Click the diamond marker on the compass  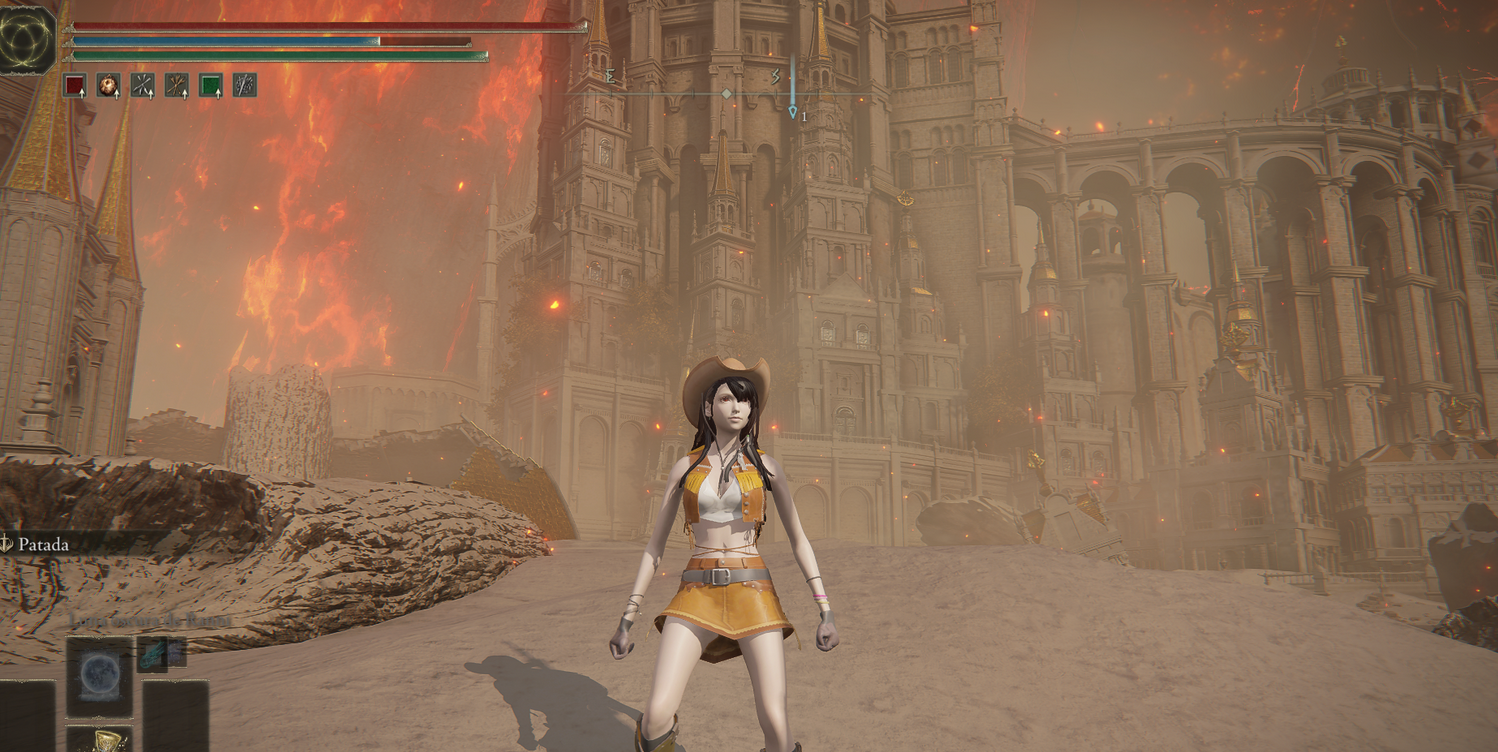(x=727, y=94)
